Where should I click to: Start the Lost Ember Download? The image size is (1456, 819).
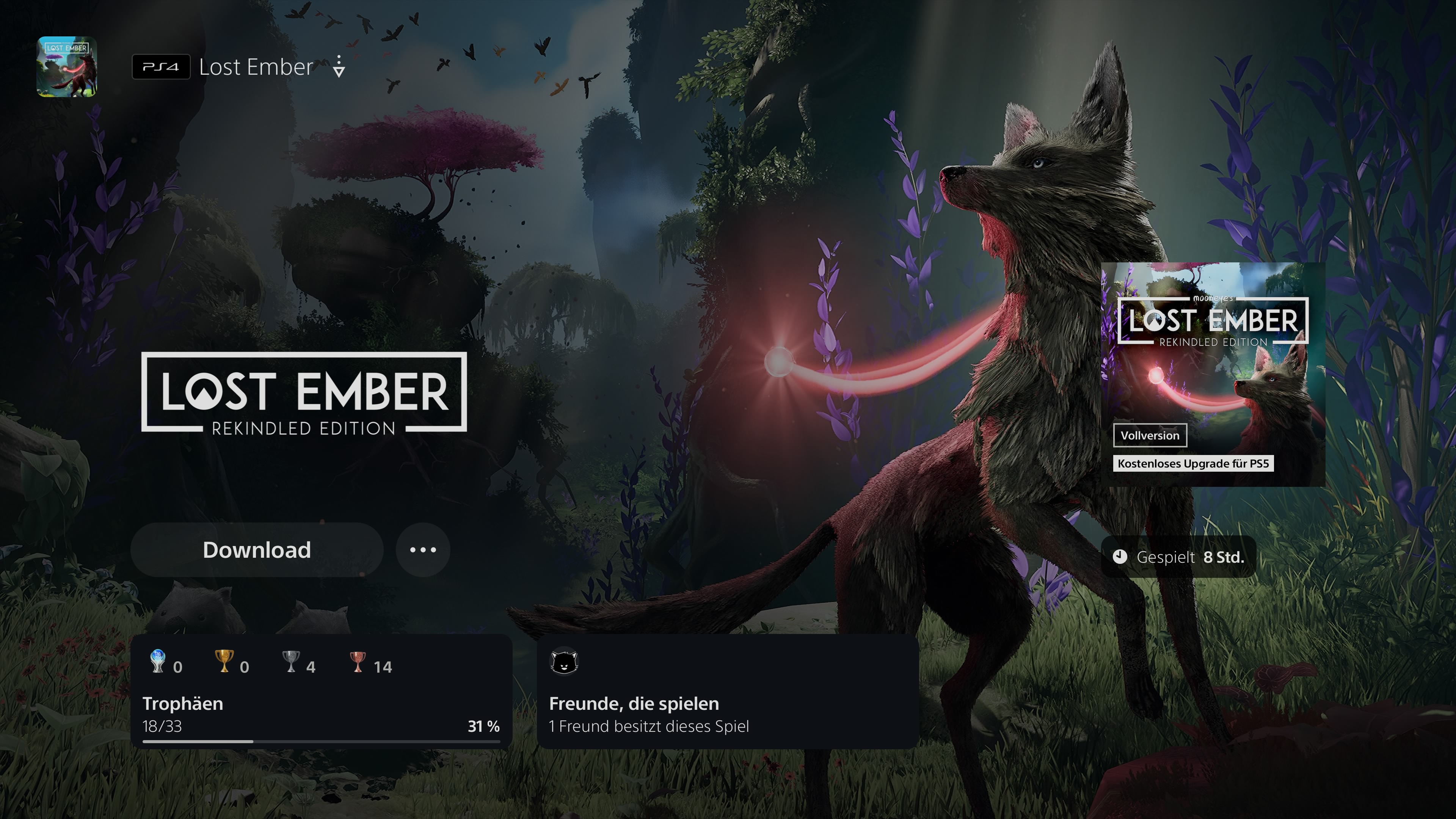pos(257,550)
